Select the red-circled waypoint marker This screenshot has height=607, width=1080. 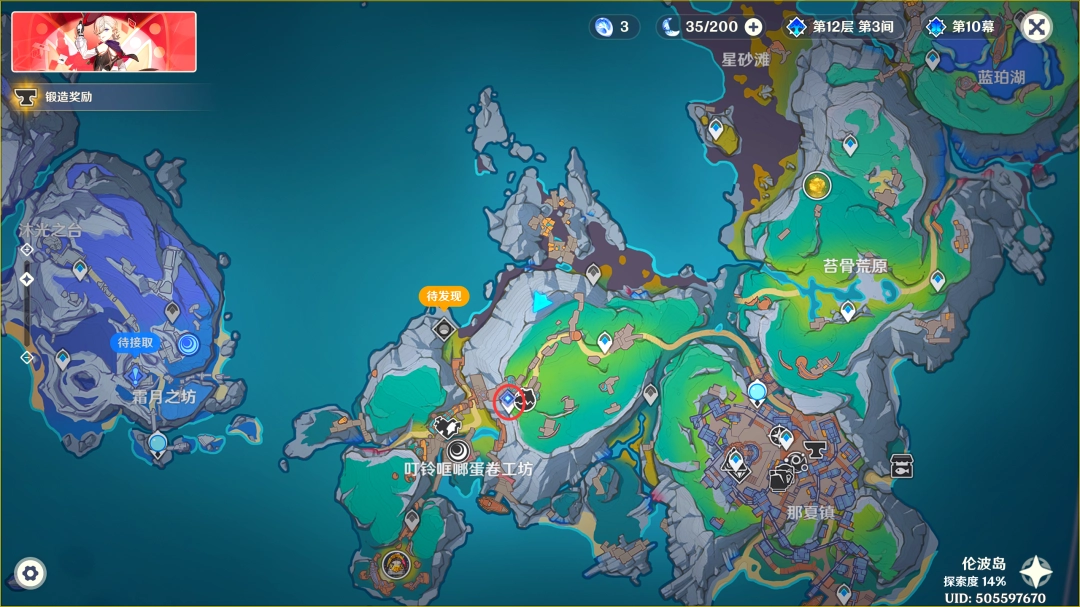[x=508, y=401]
